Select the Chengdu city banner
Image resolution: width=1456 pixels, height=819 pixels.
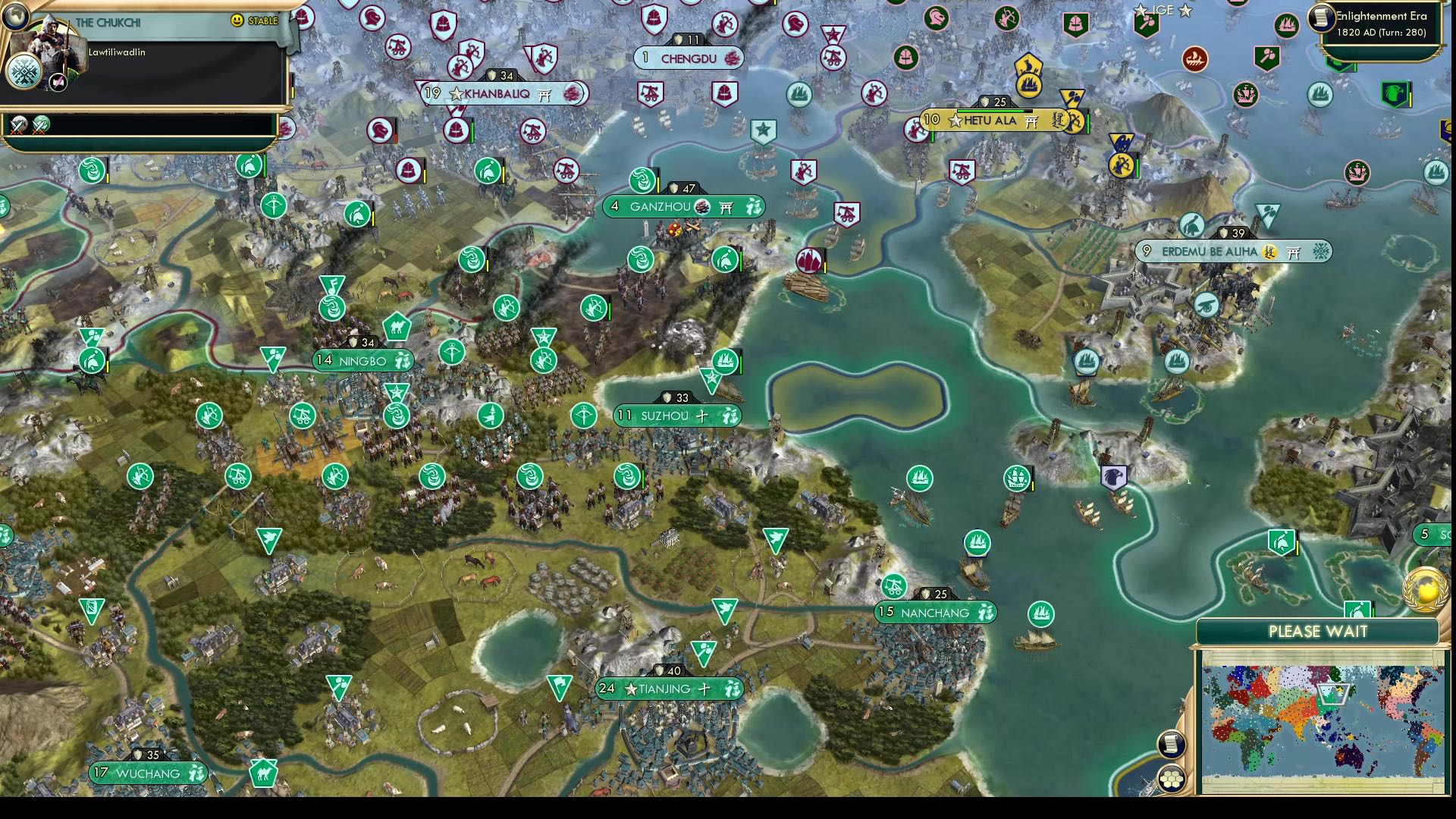(x=688, y=58)
